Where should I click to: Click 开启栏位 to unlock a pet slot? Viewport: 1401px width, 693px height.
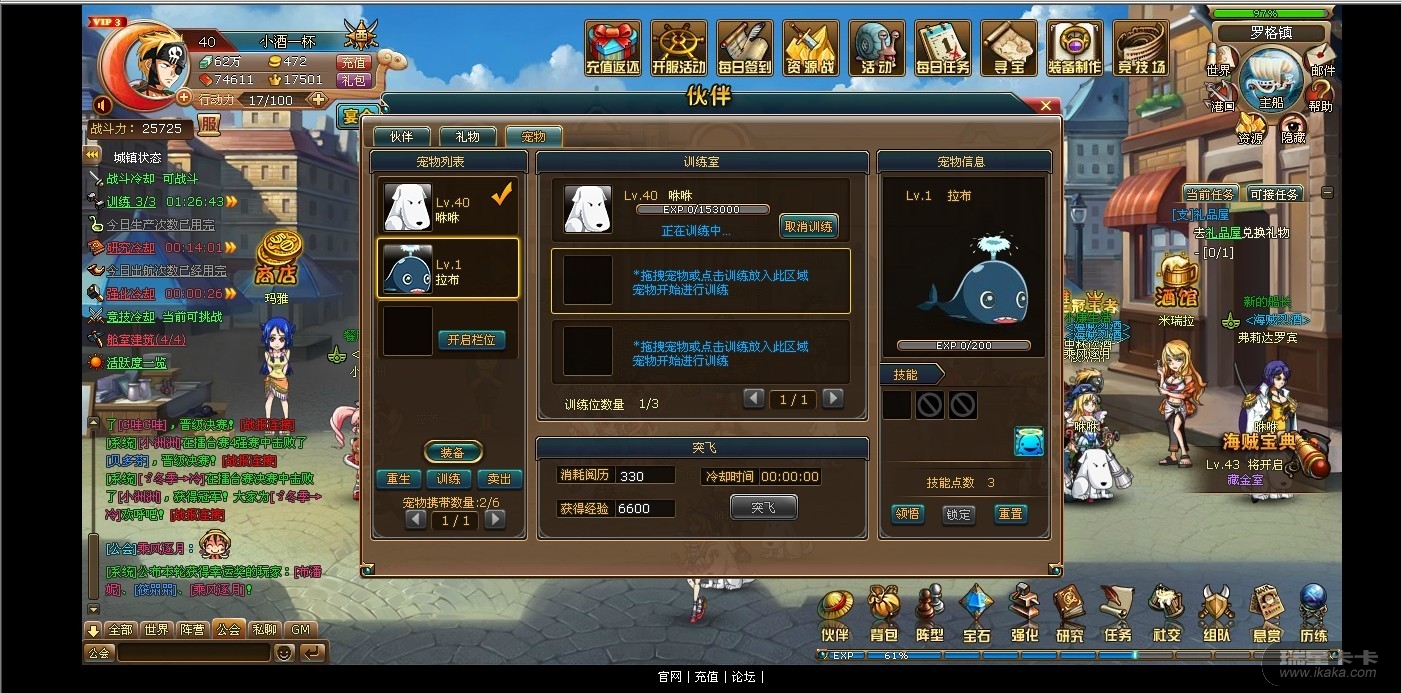[471, 340]
